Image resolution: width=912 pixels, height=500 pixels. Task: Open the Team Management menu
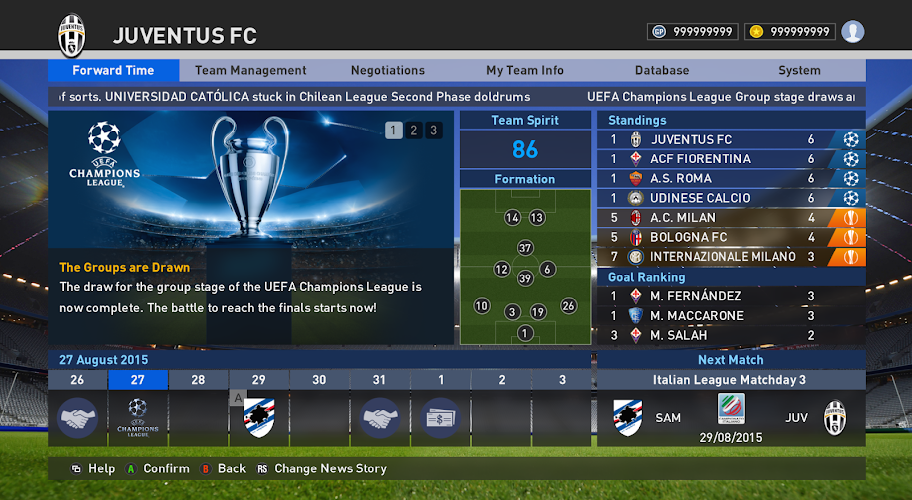coord(250,70)
